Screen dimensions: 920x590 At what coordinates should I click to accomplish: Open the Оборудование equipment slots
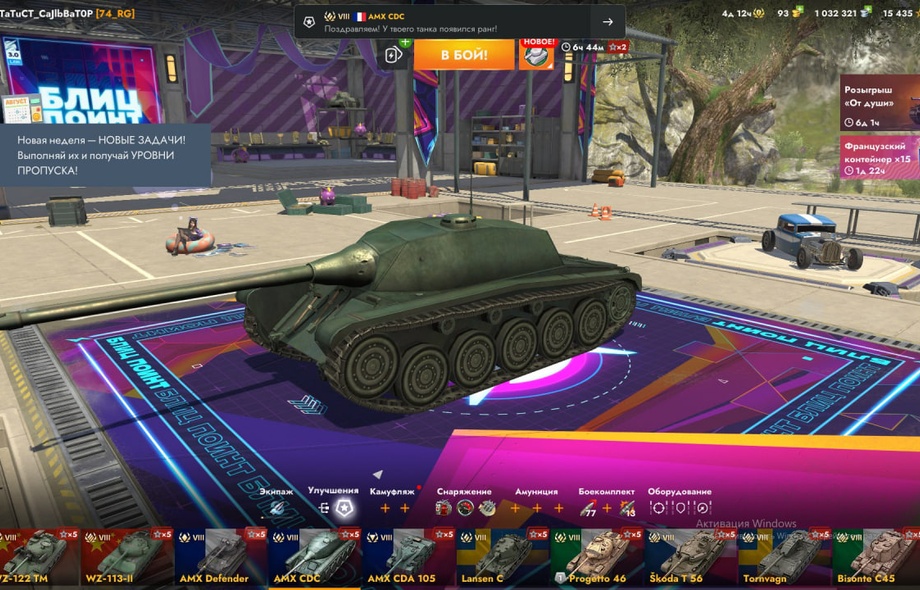680,507
